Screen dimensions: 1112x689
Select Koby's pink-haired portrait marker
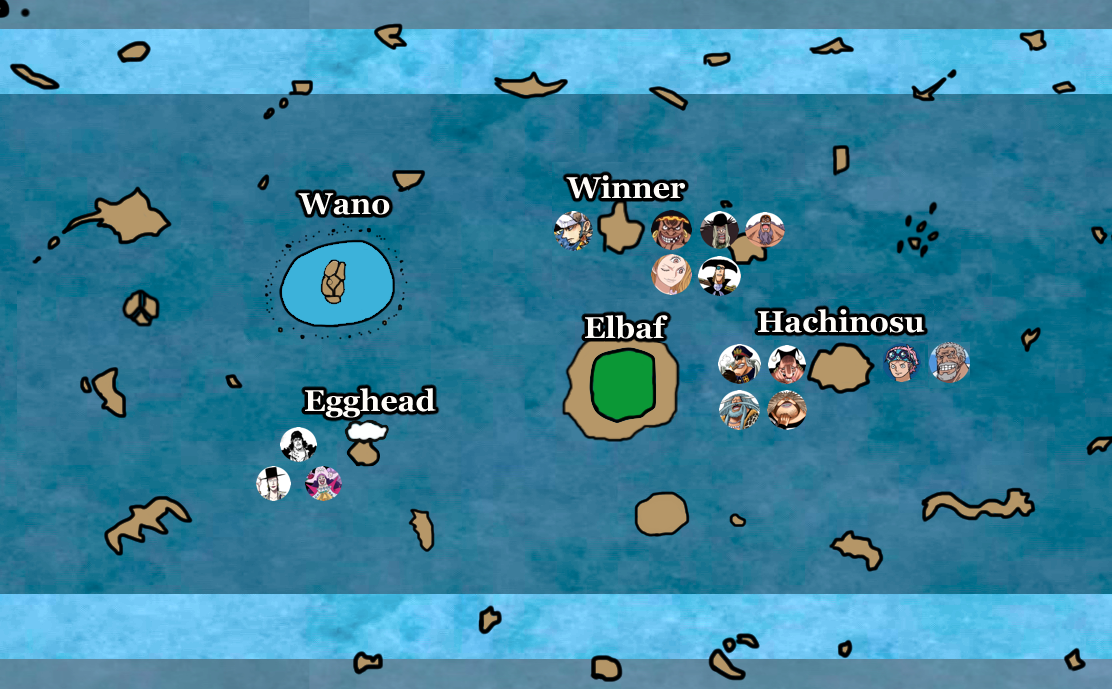coord(903,364)
